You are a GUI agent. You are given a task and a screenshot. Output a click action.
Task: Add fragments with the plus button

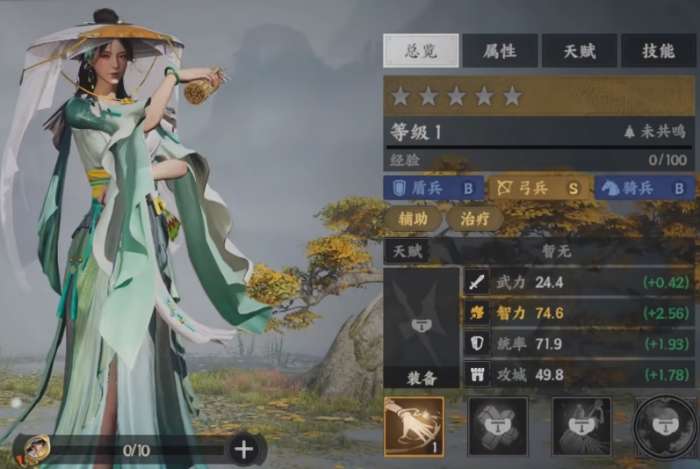pyautogui.click(x=244, y=449)
